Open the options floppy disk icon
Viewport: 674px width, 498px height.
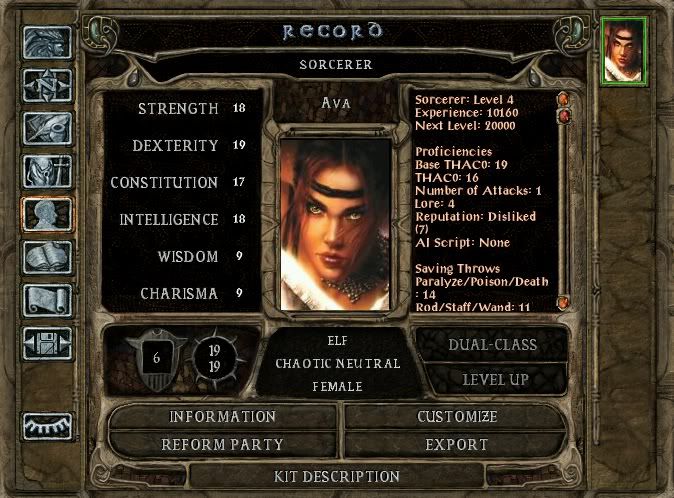click(47, 343)
